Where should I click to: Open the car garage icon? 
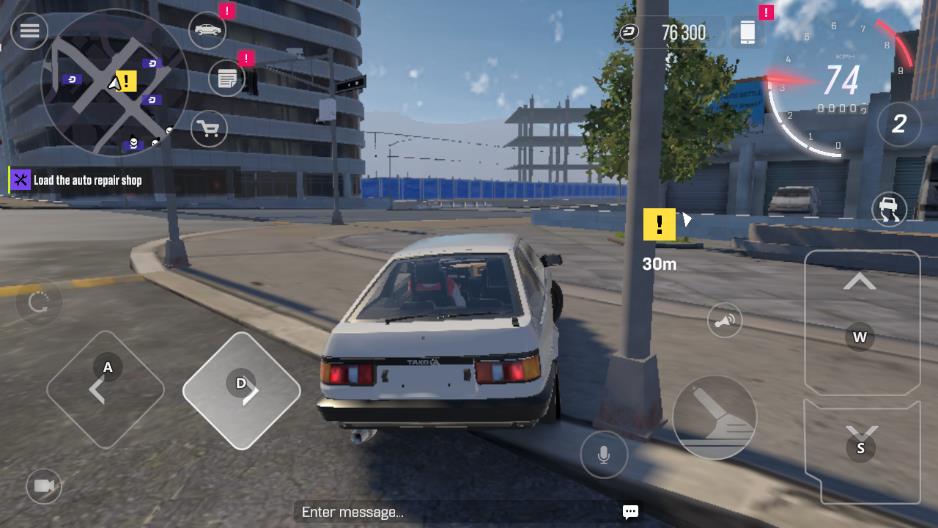[207, 30]
